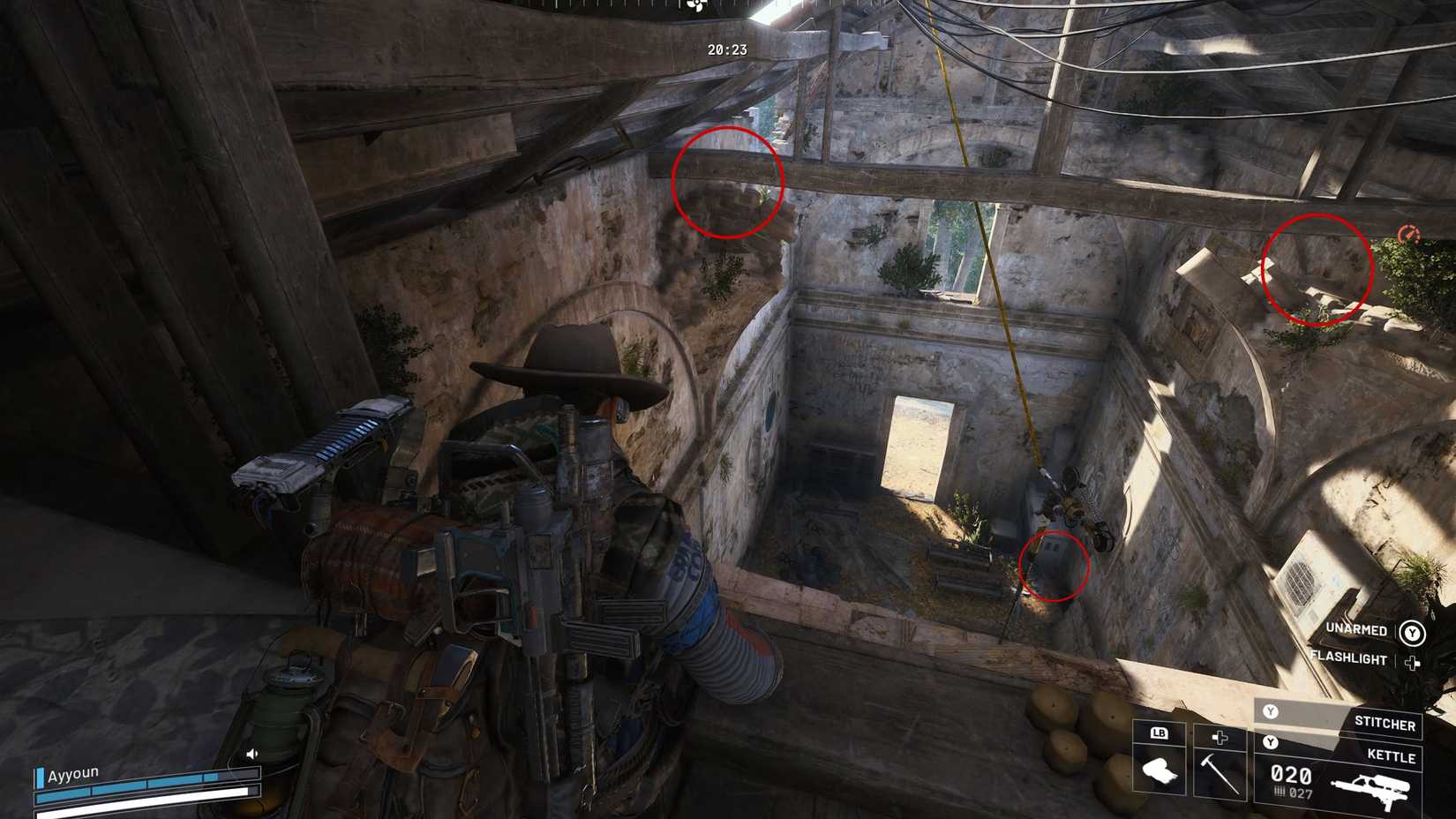Click the LB button badge on the bandage slot
This screenshot has width=1456, height=819.
pyautogui.click(x=1160, y=734)
